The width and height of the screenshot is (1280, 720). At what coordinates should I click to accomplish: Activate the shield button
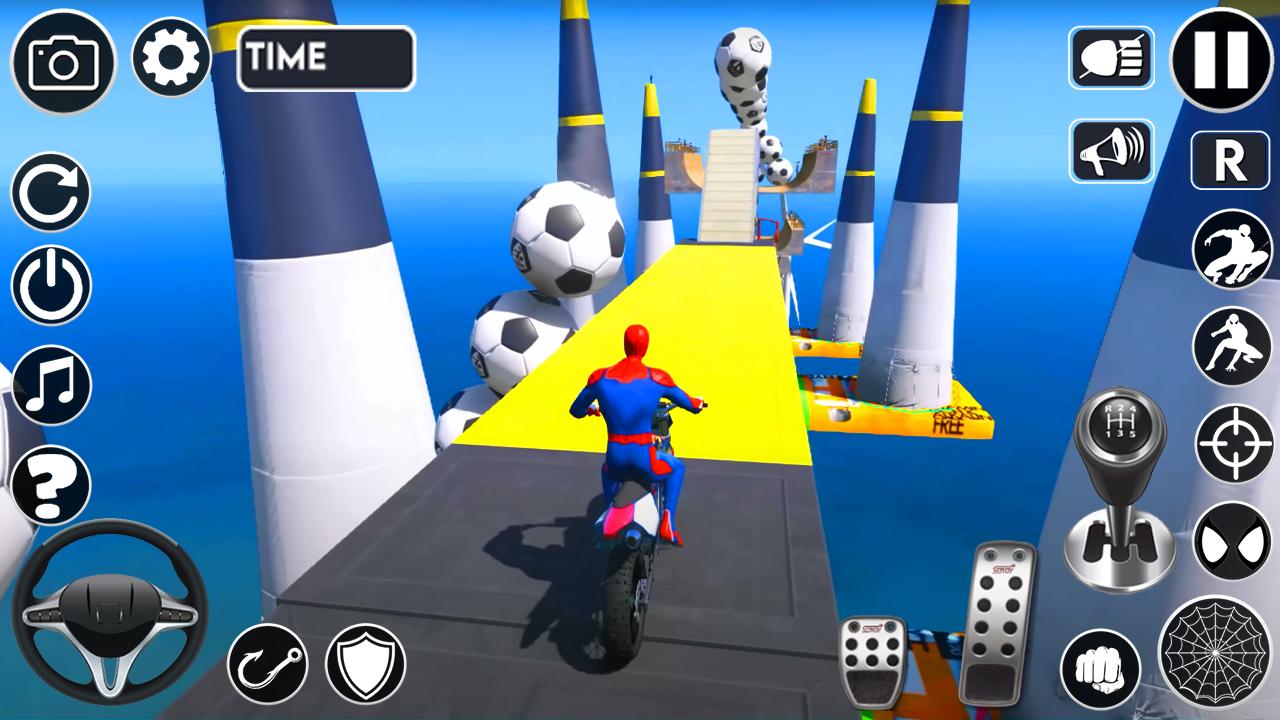pyautogui.click(x=366, y=663)
